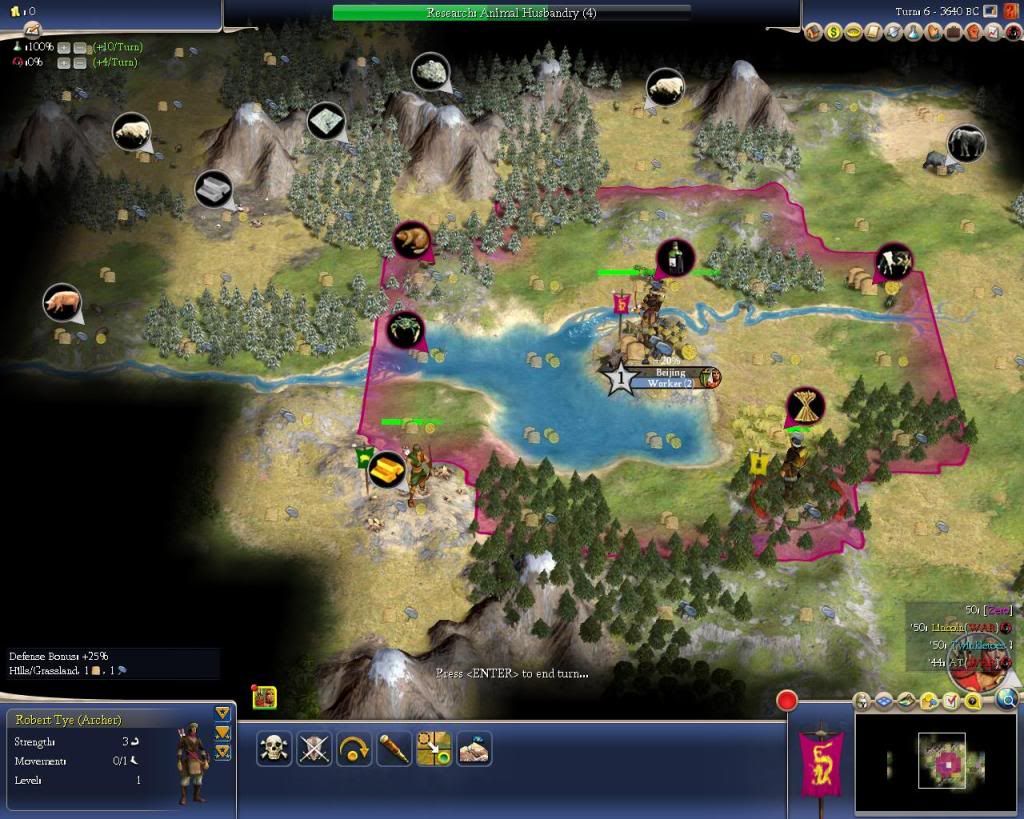The image size is (1024, 819).
Task: Click the red end turn button
Action: [x=787, y=700]
